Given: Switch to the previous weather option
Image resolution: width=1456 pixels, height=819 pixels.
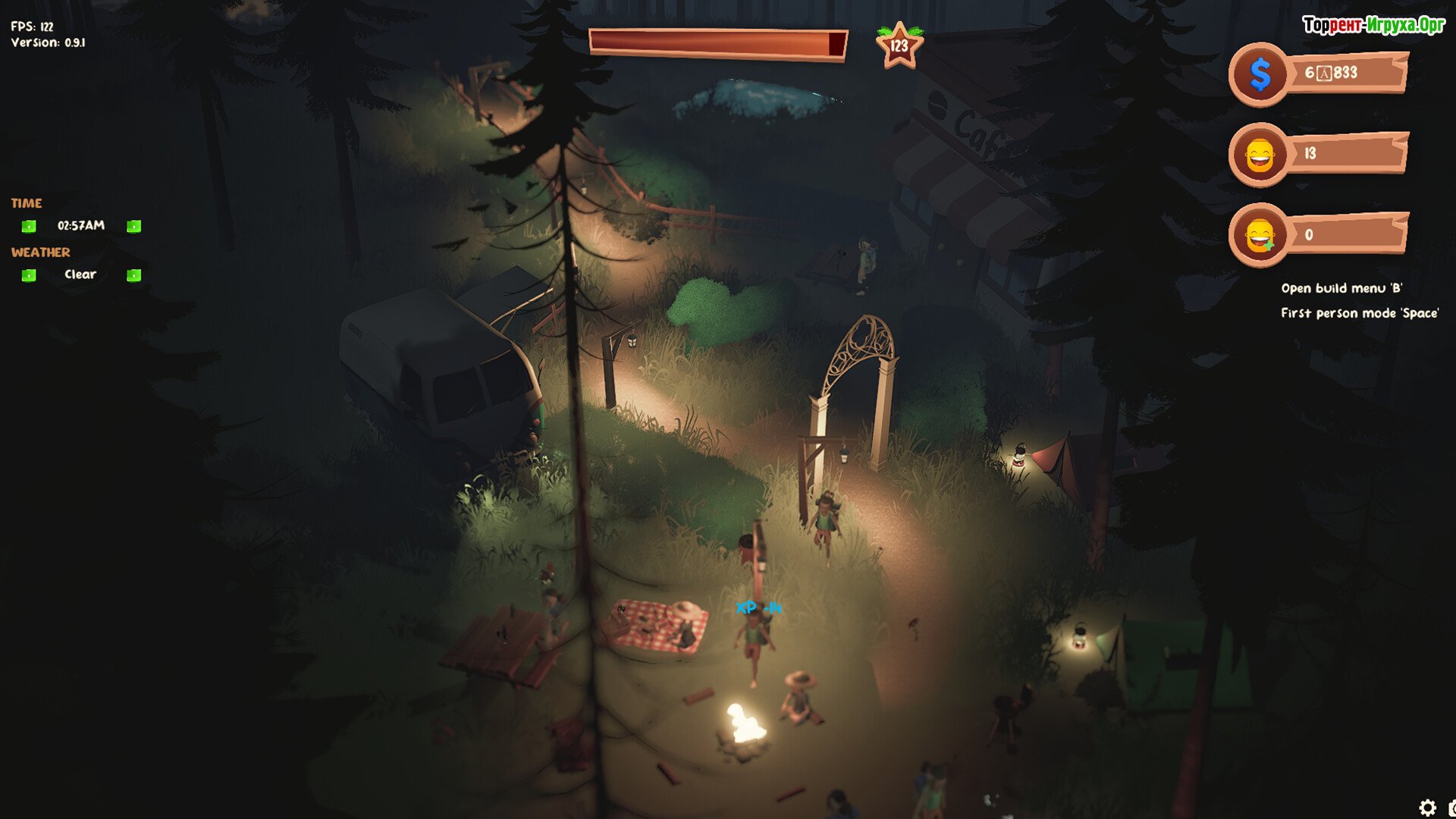Looking at the screenshot, I should tap(29, 275).
